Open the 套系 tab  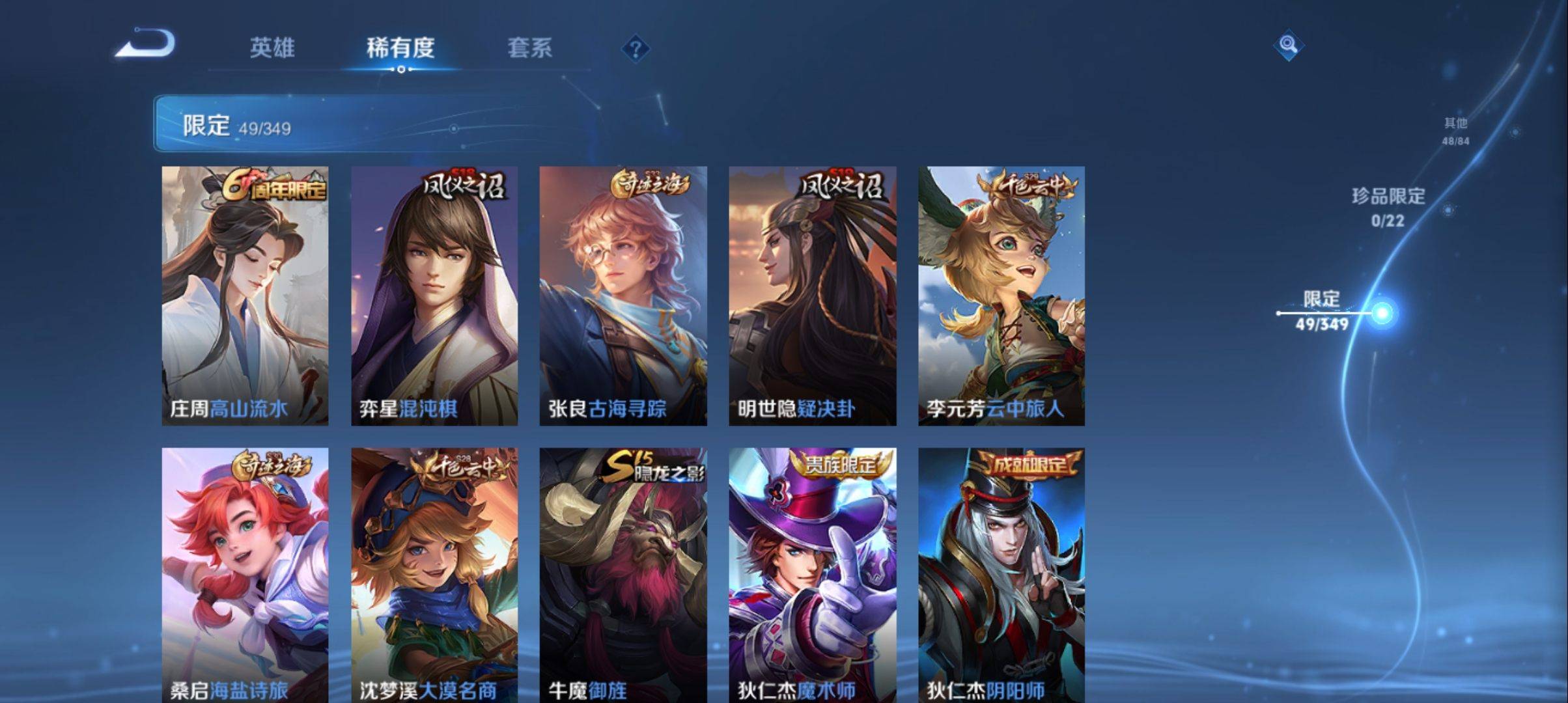point(529,48)
